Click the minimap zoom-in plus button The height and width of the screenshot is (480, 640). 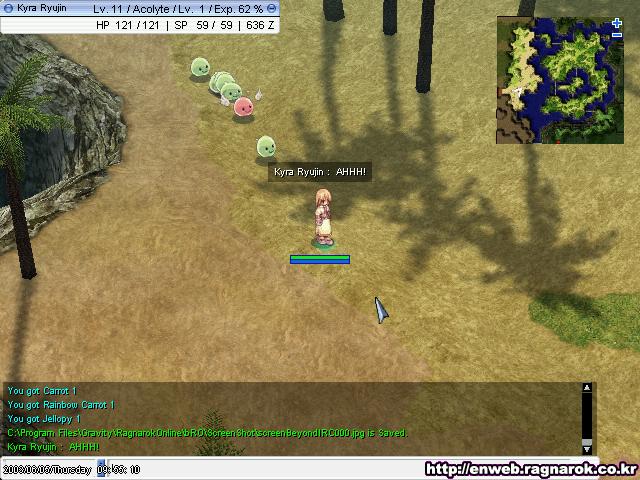pos(617,23)
